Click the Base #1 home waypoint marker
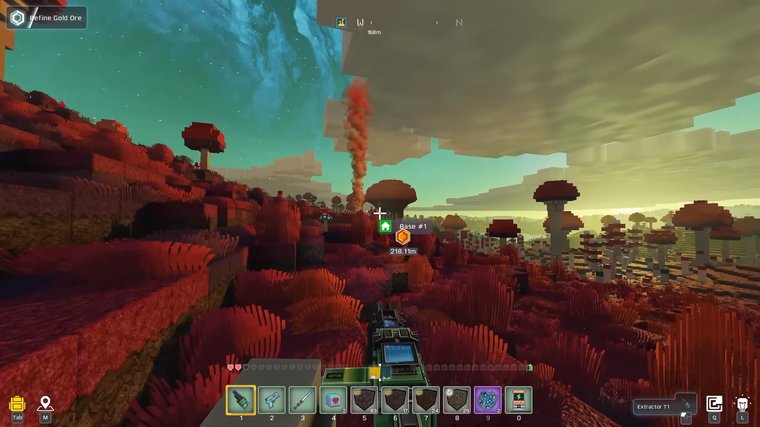 (385, 227)
